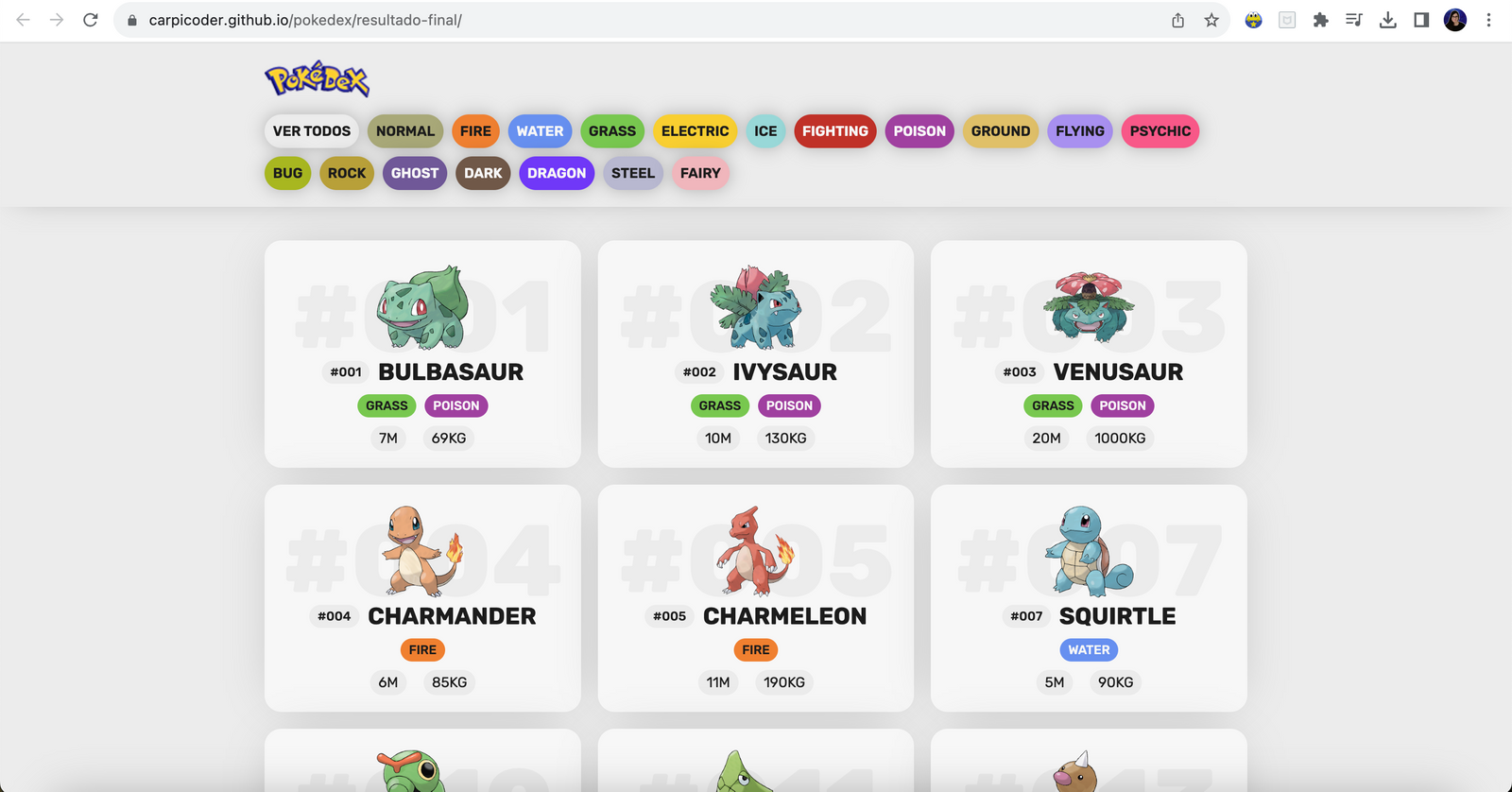Select the Psychic type filter

tap(1160, 131)
